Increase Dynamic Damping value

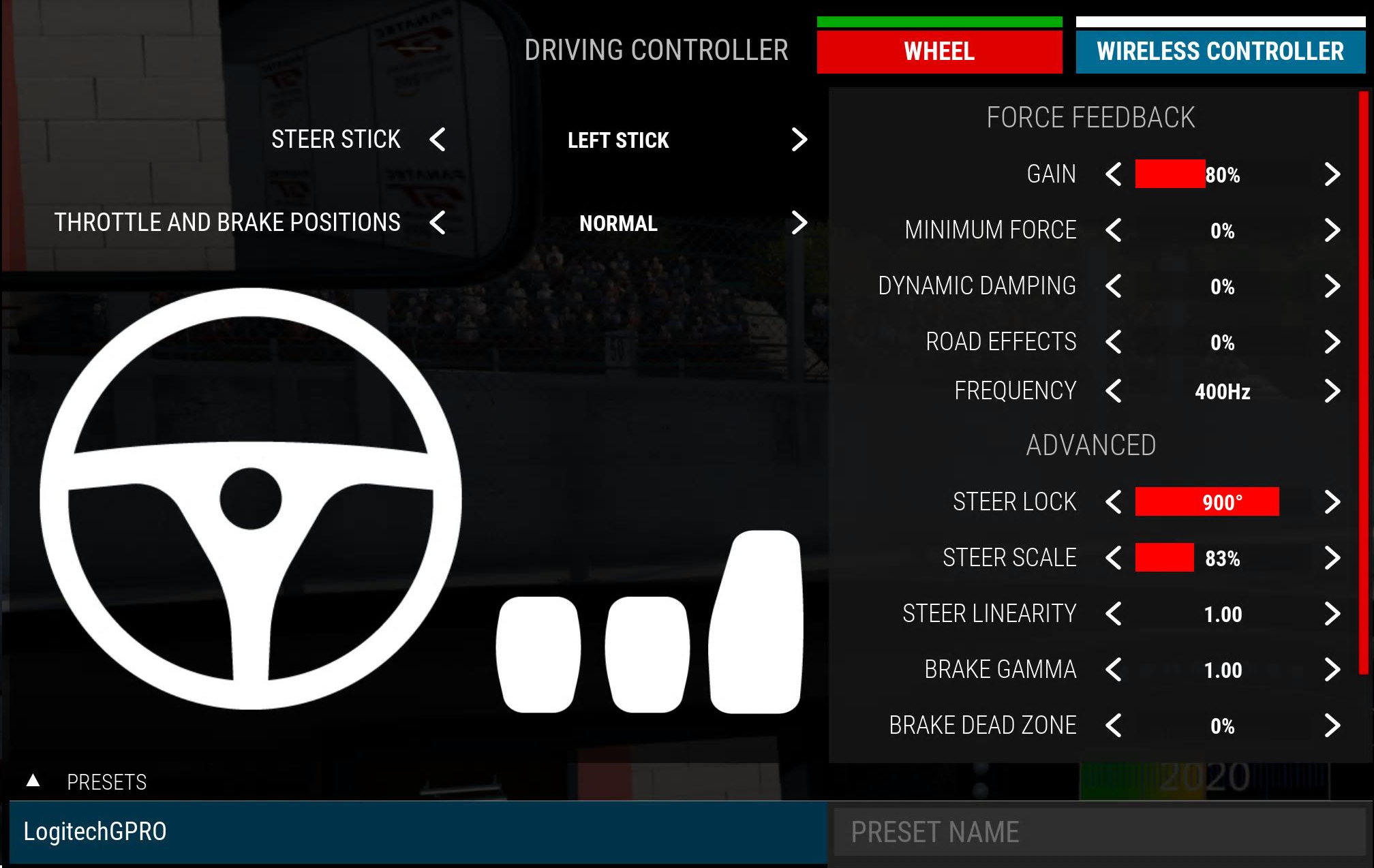click(1332, 286)
